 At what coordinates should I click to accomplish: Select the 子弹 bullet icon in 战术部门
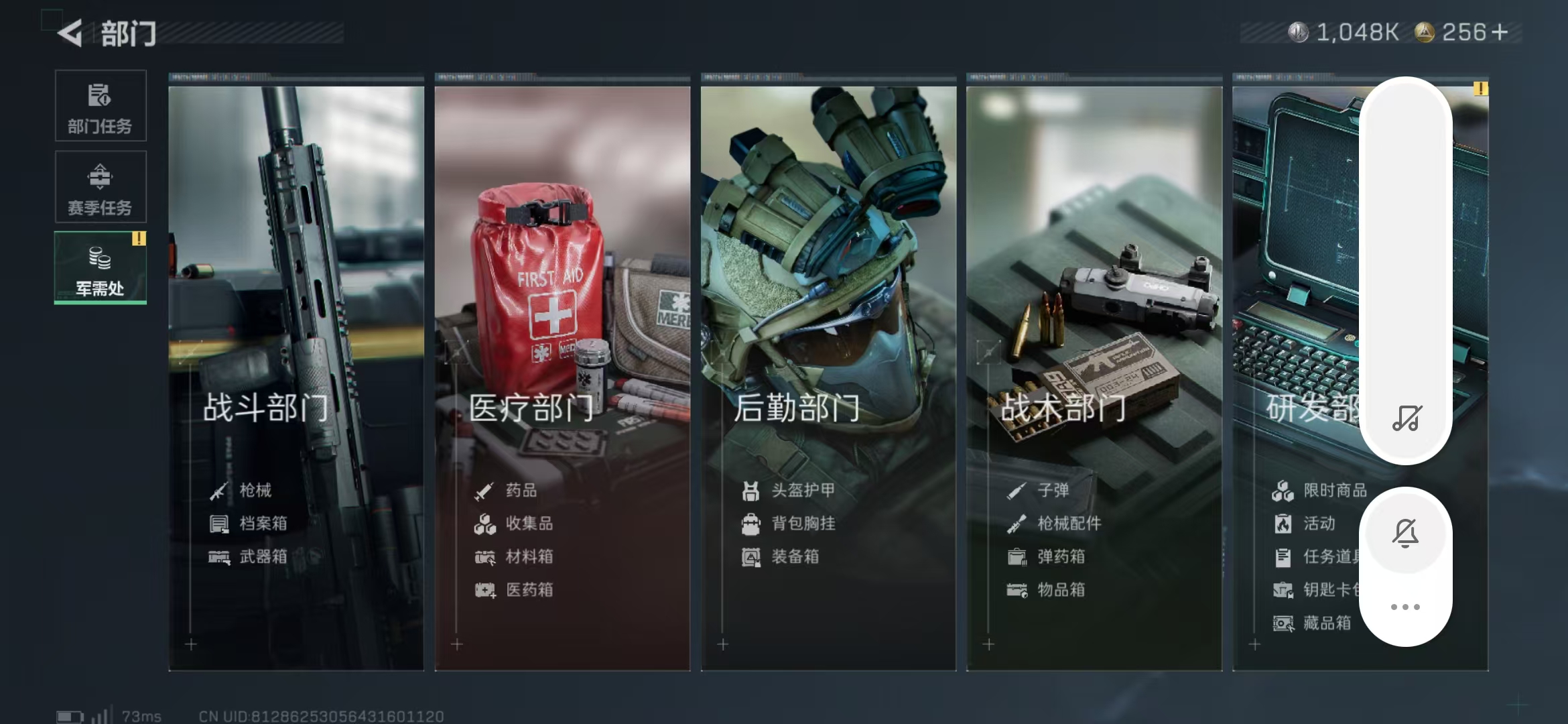click(x=1016, y=489)
